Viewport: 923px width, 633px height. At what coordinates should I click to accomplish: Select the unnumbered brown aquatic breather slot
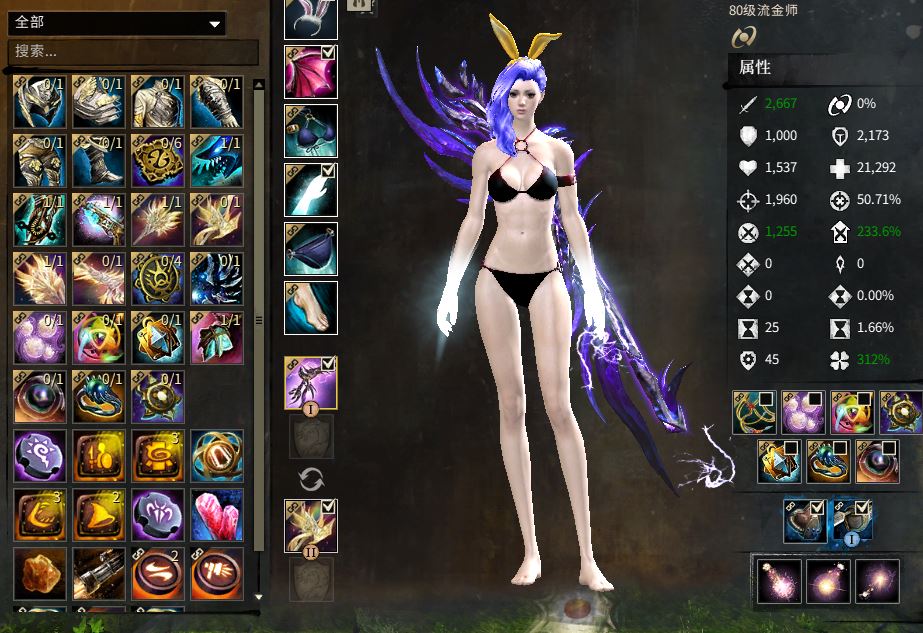[x=804, y=521]
